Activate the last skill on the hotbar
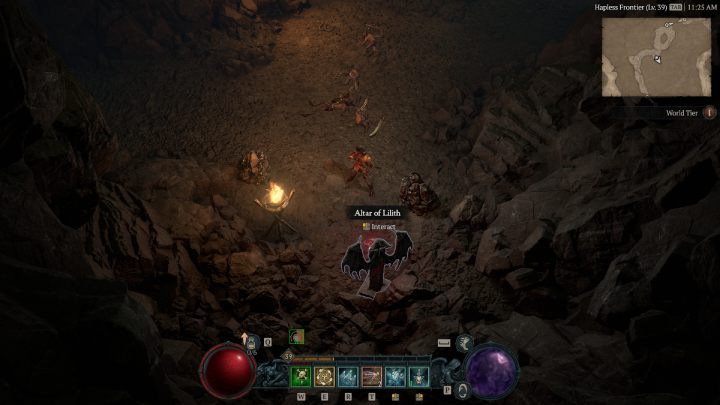Image resolution: width=720 pixels, height=405 pixels. click(x=419, y=377)
